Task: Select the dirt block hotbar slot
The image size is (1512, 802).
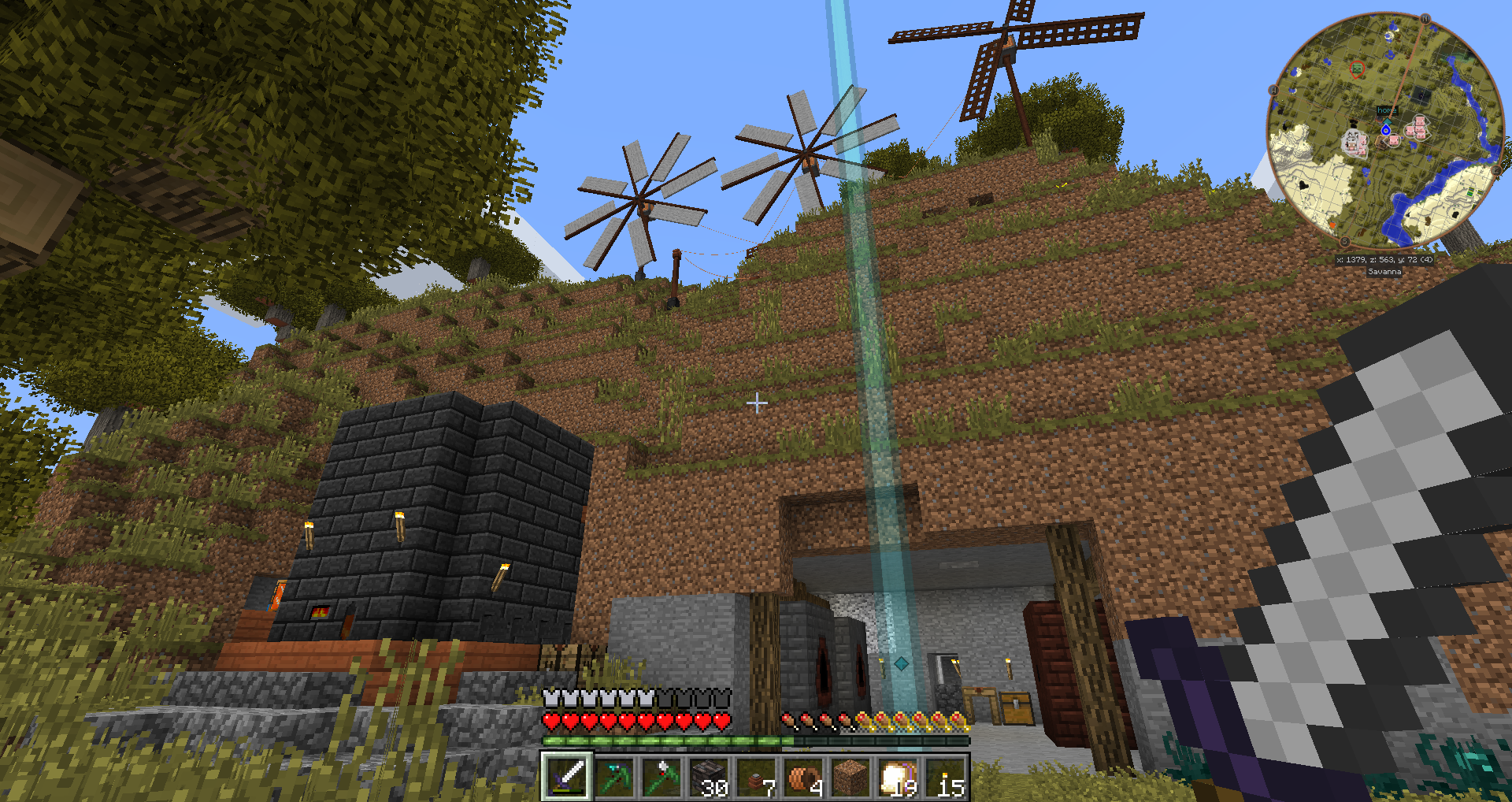Action: click(850, 777)
